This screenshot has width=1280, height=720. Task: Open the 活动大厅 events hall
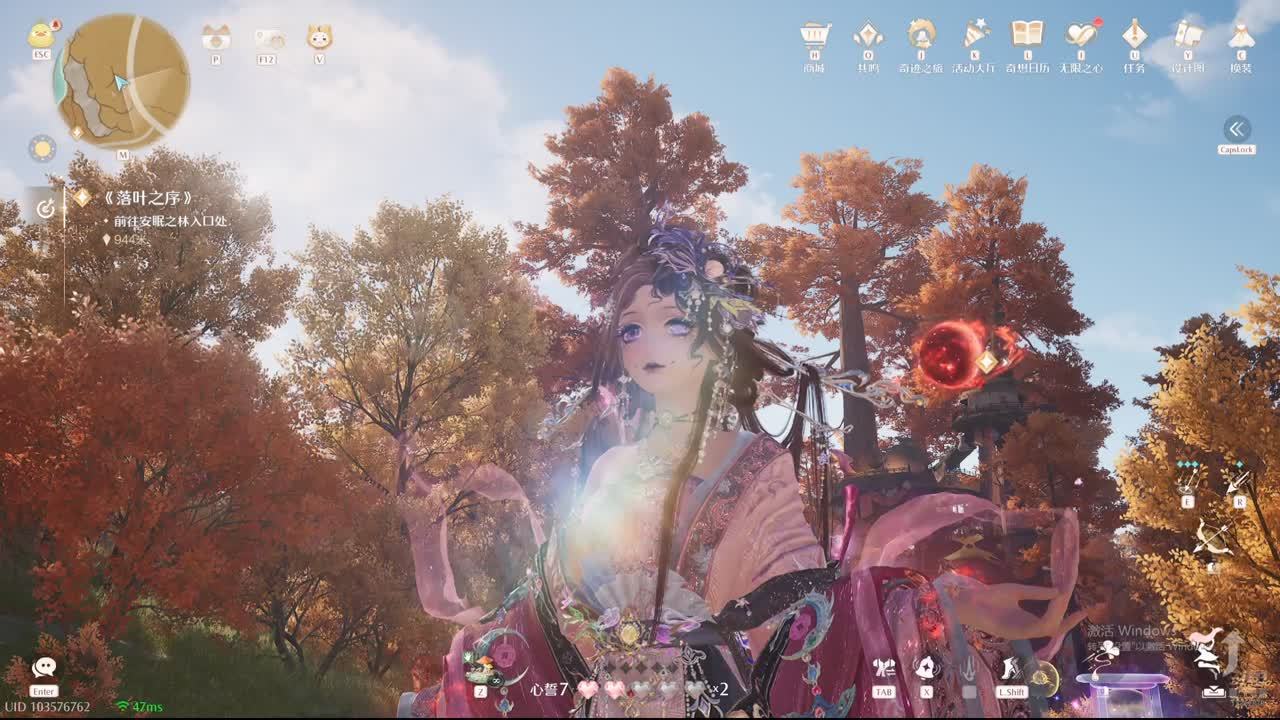975,36
